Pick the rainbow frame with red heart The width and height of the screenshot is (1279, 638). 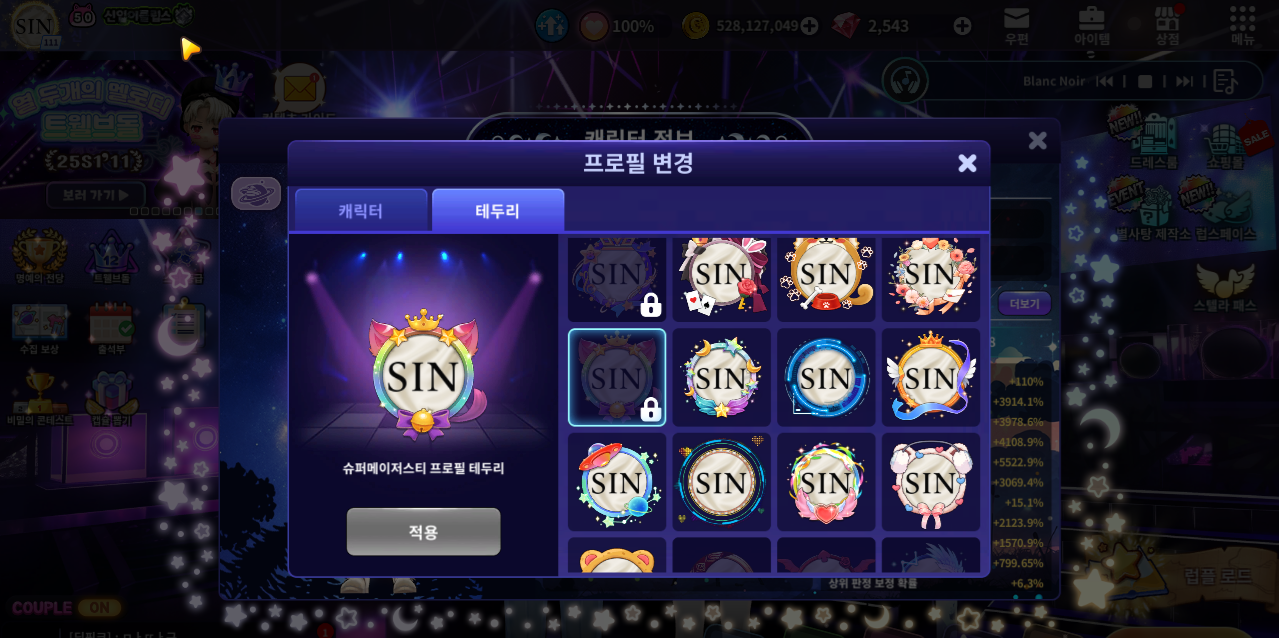(x=826, y=482)
